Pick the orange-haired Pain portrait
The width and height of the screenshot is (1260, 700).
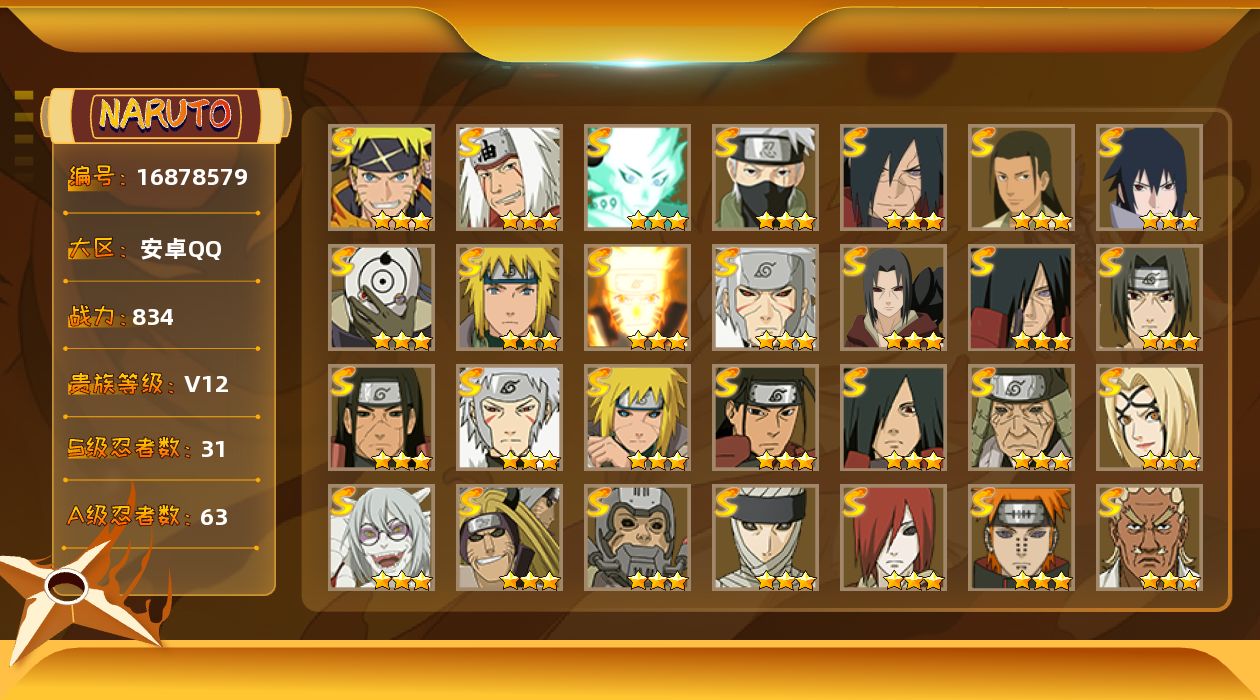coord(1022,538)
